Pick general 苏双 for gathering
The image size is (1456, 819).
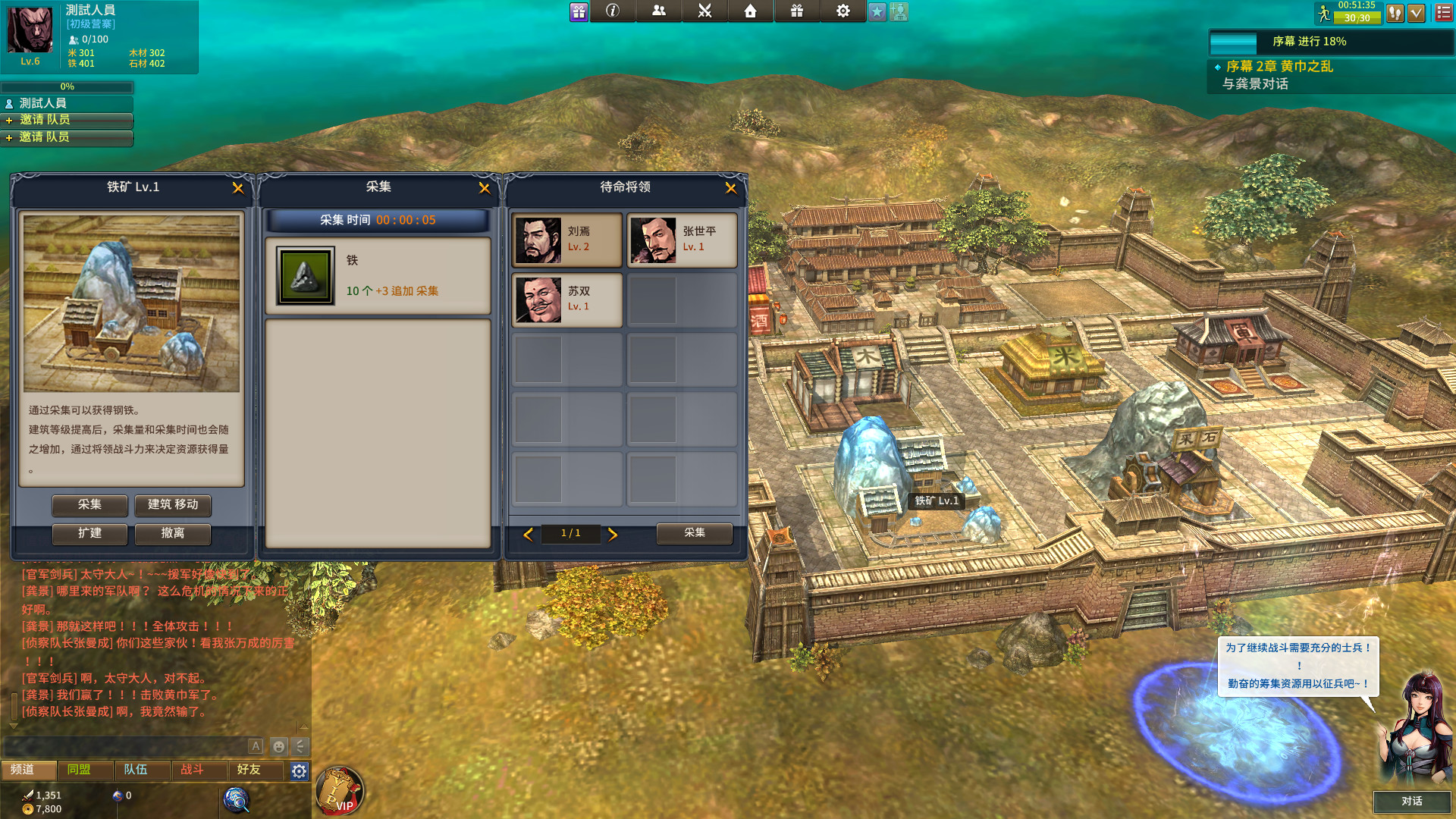567,300
